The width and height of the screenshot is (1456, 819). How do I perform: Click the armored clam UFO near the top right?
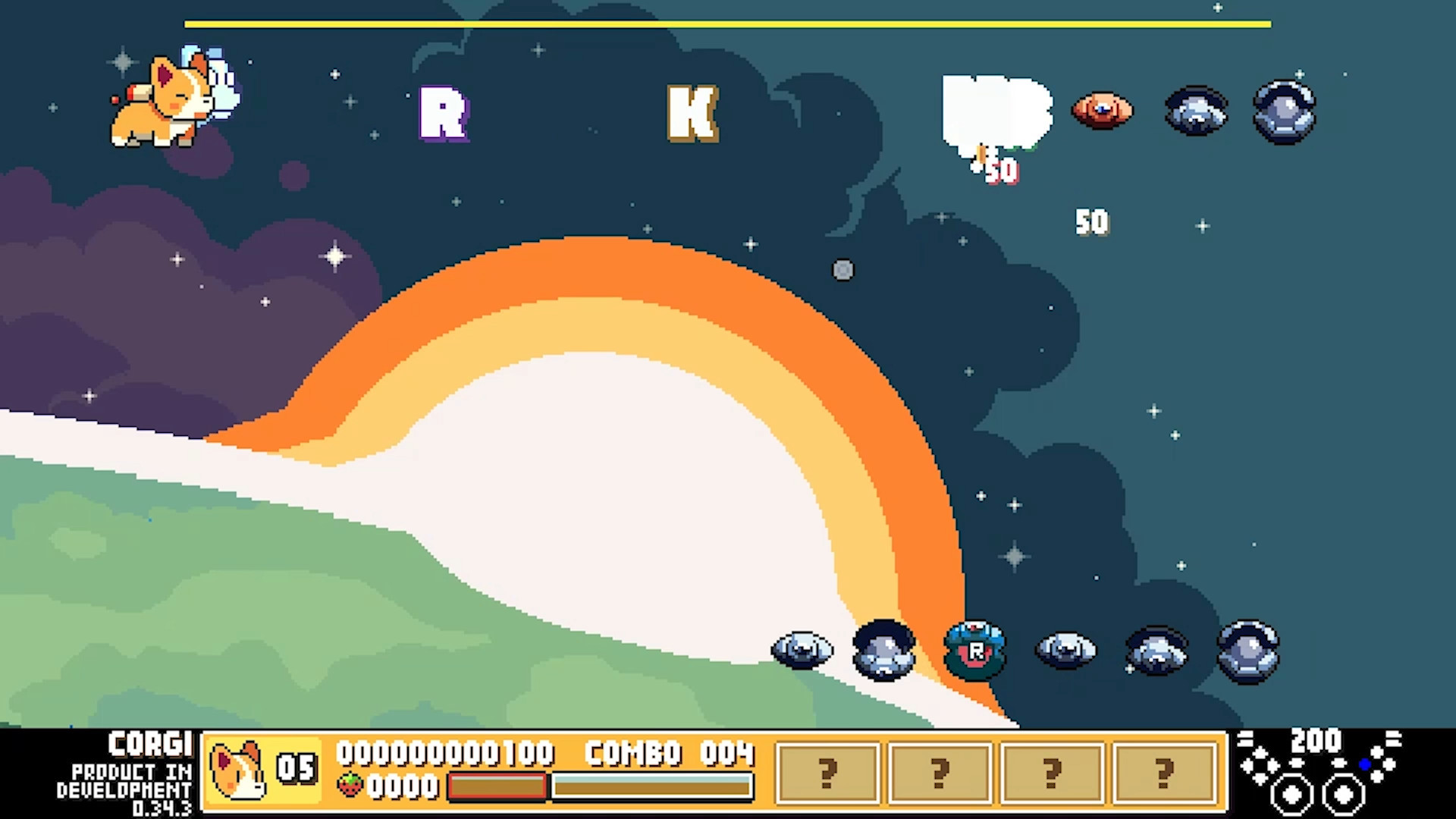tap(1283, 112)
